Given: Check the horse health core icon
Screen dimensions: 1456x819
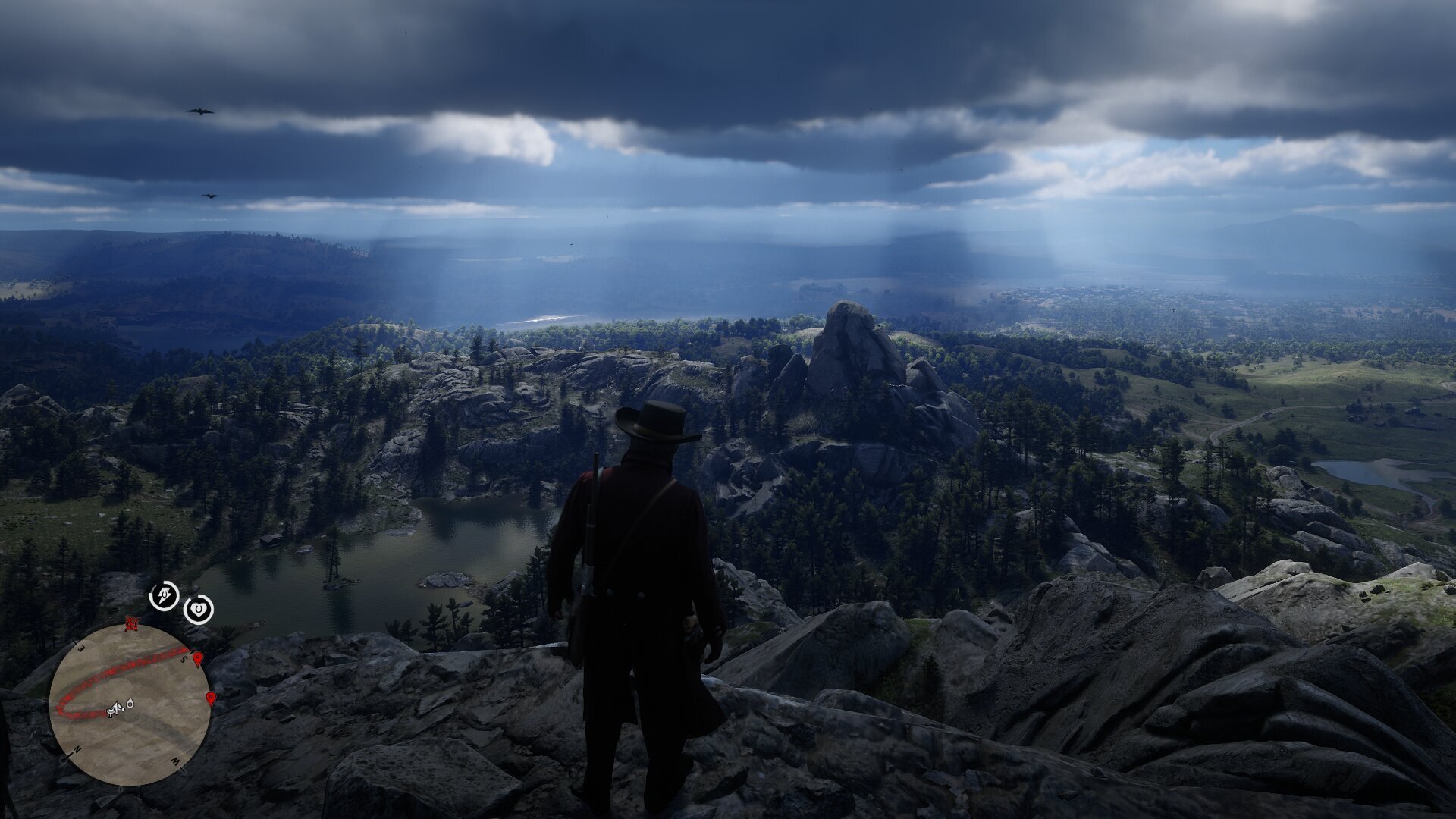Looking at the screenshot, I should (x=199, y=608).
